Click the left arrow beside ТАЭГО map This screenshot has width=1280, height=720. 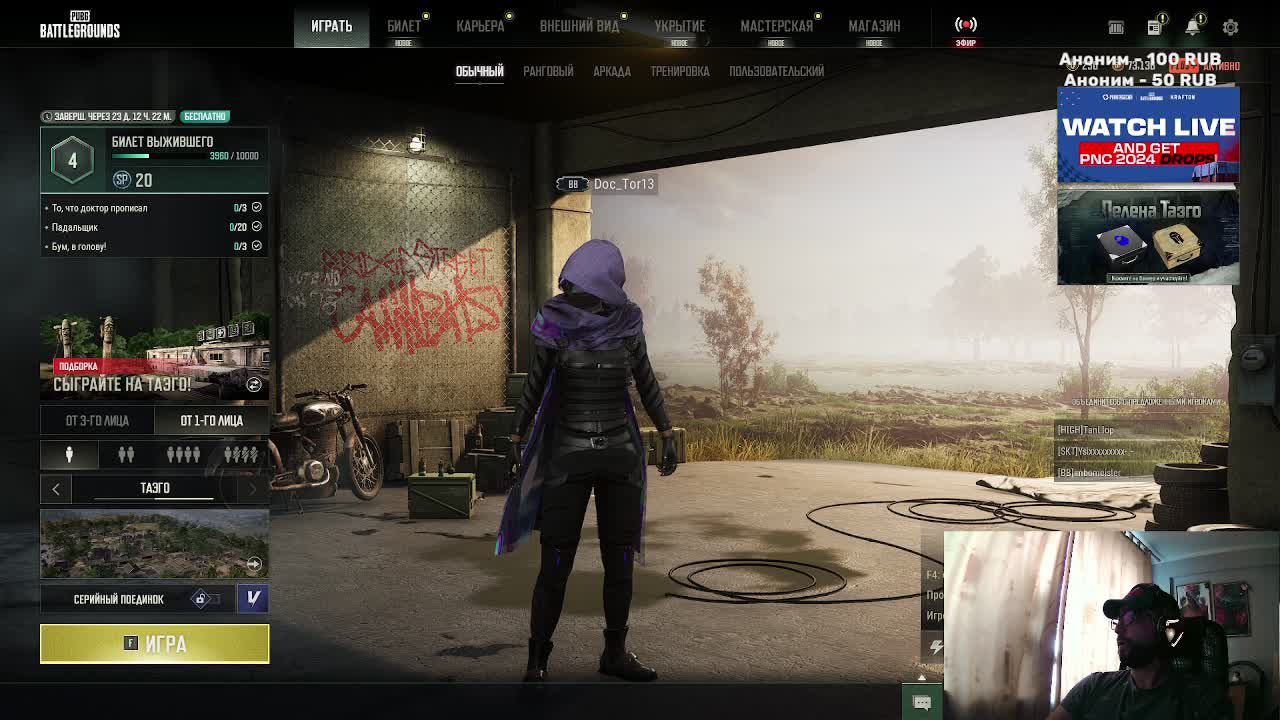tap(56, 488)
